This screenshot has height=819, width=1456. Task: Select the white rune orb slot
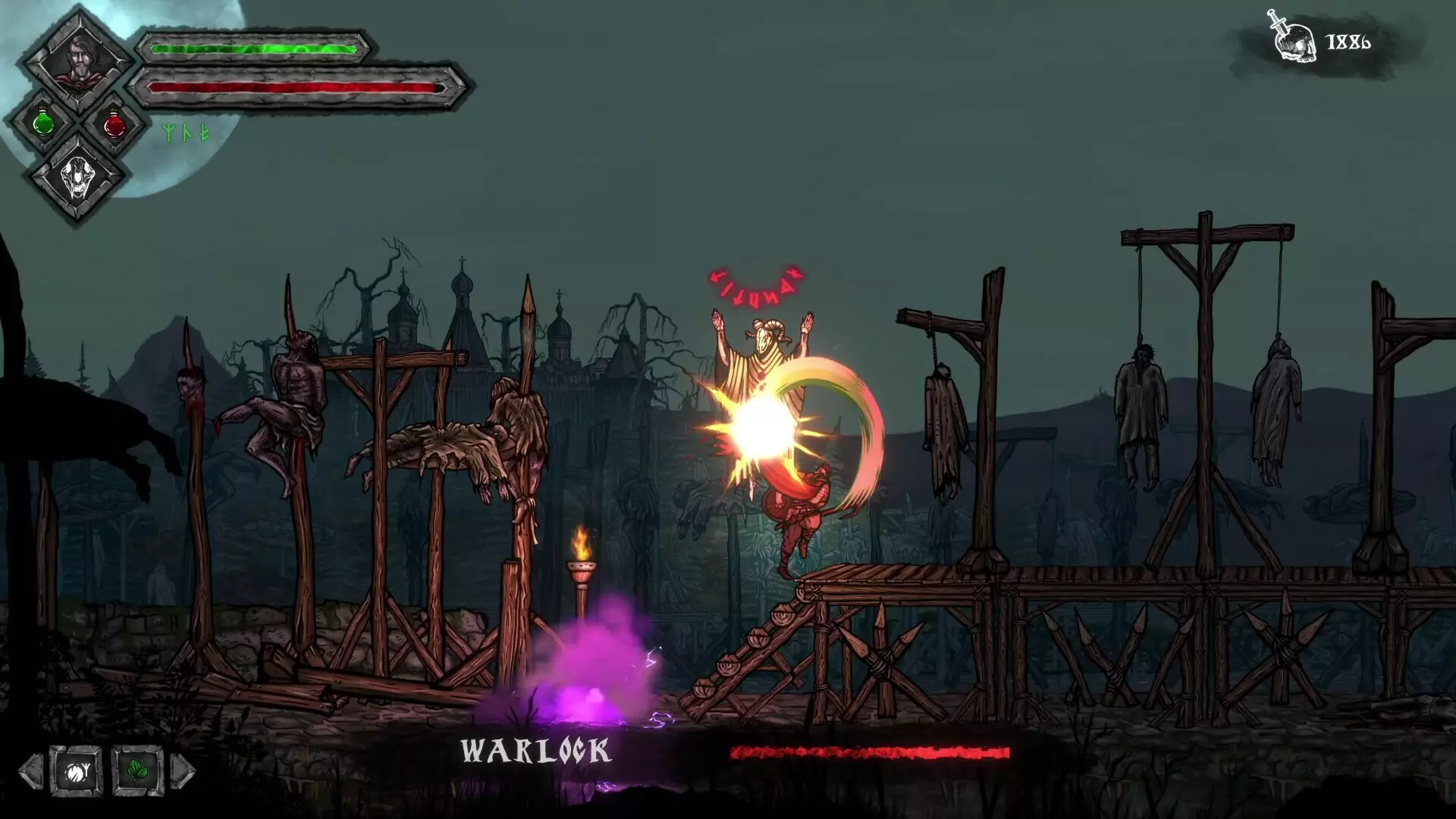[76, 772]
